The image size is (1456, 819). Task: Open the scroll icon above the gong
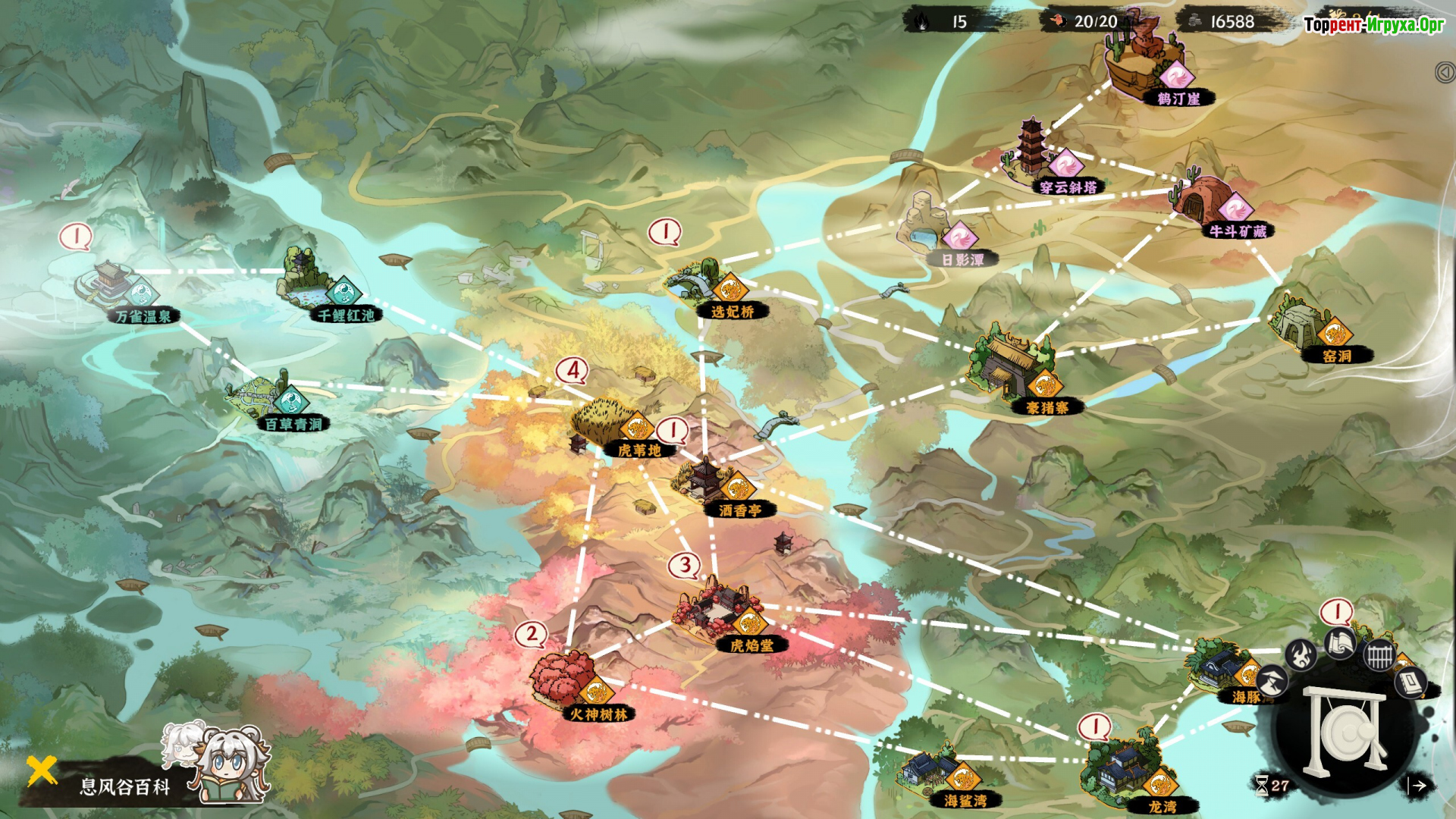coord(1340,645)
